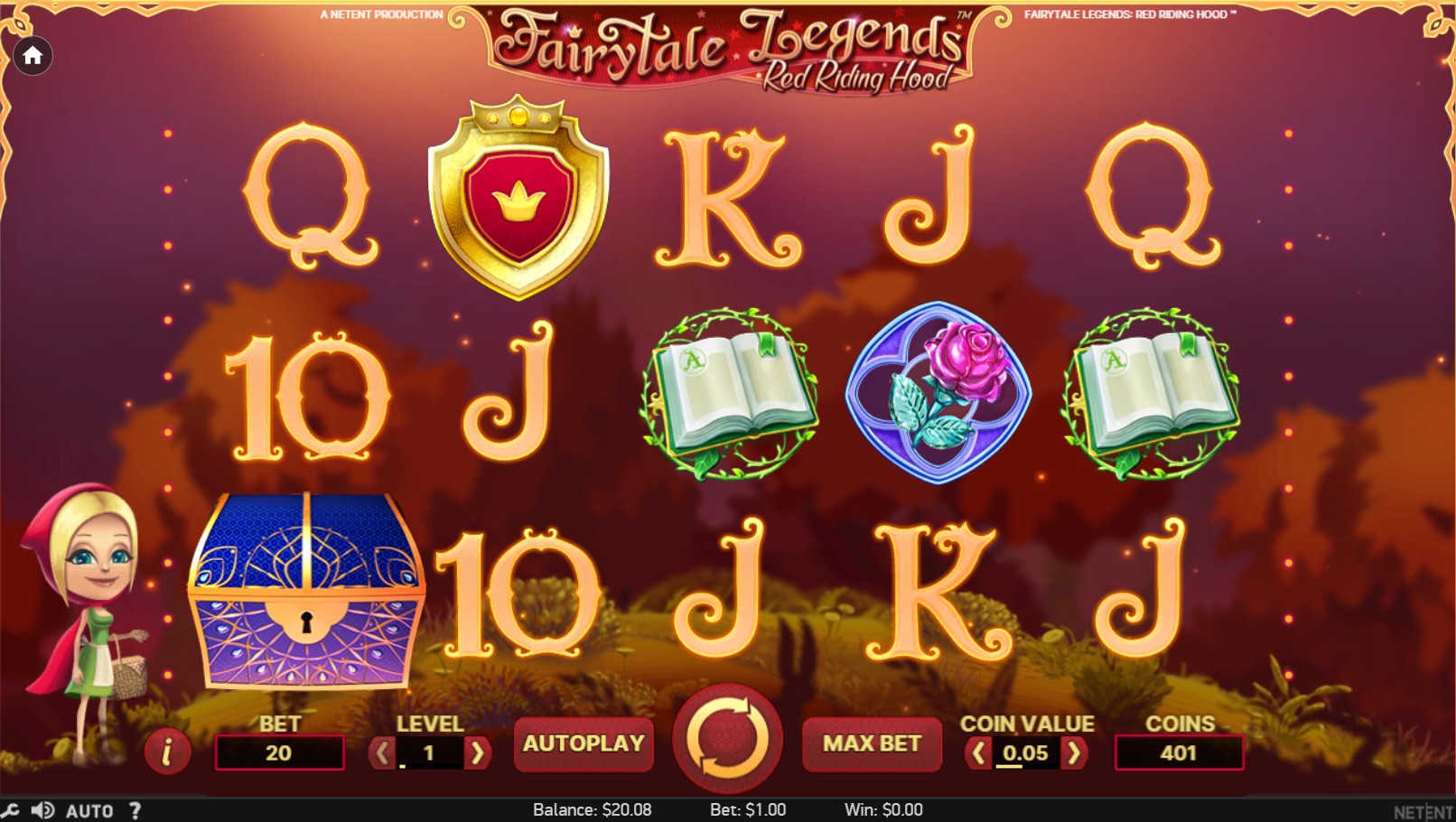Click the BET amount field showing 20
1456x822 pixels.
pyautogui.click(x=280, y=751)
